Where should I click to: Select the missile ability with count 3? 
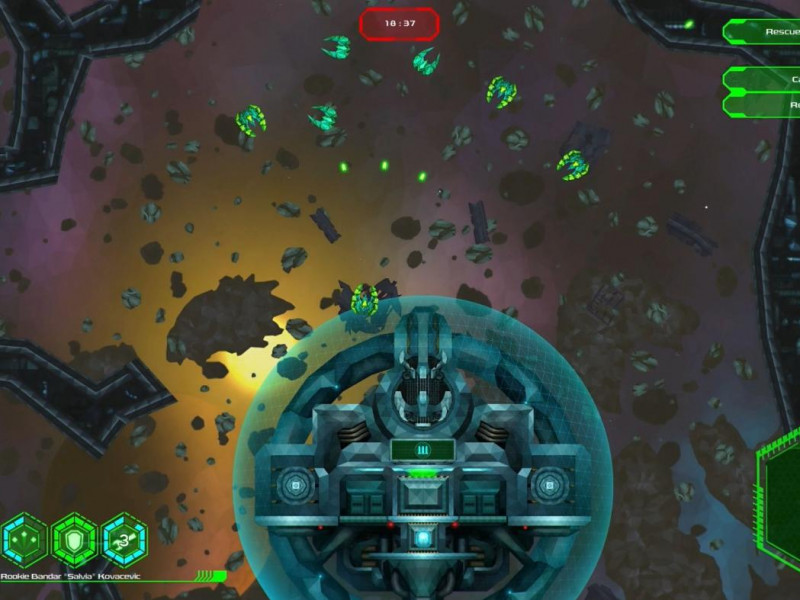point(125,540)
